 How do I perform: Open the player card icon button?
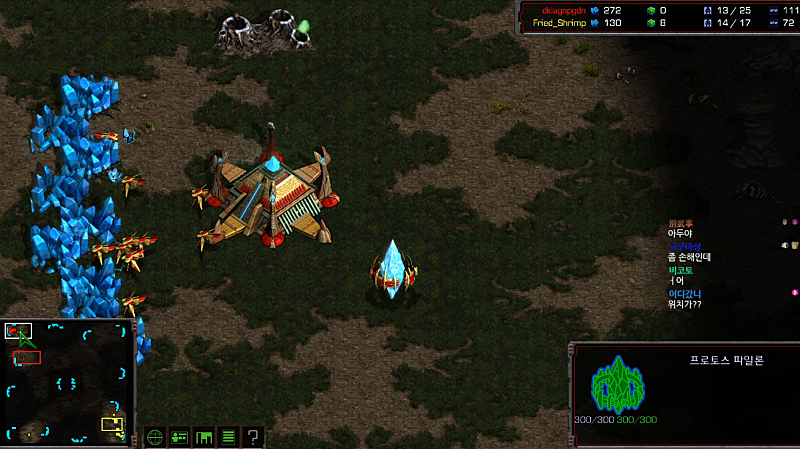coord(180,437)
